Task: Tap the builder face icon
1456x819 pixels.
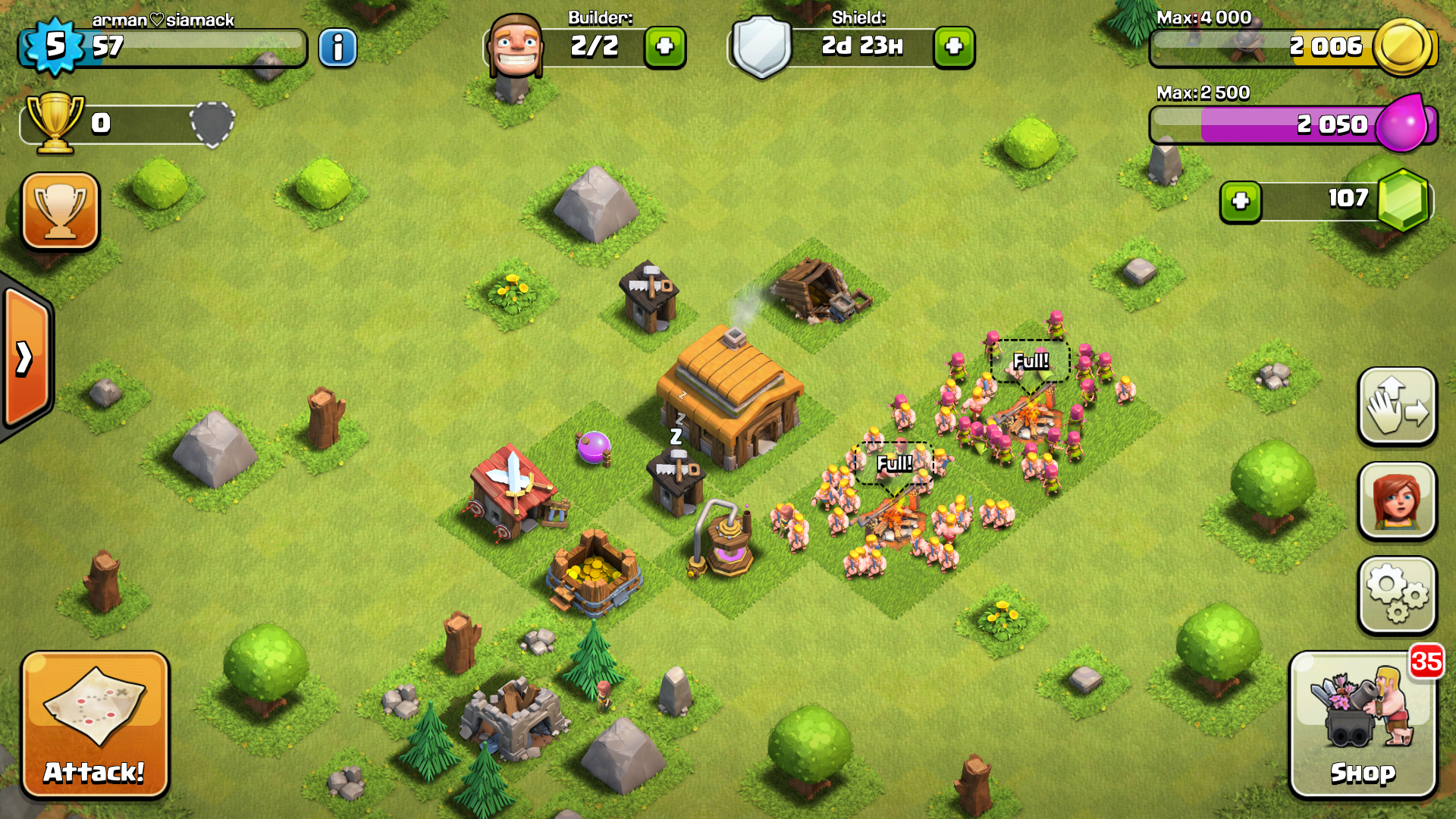Action: coord(516,45)
